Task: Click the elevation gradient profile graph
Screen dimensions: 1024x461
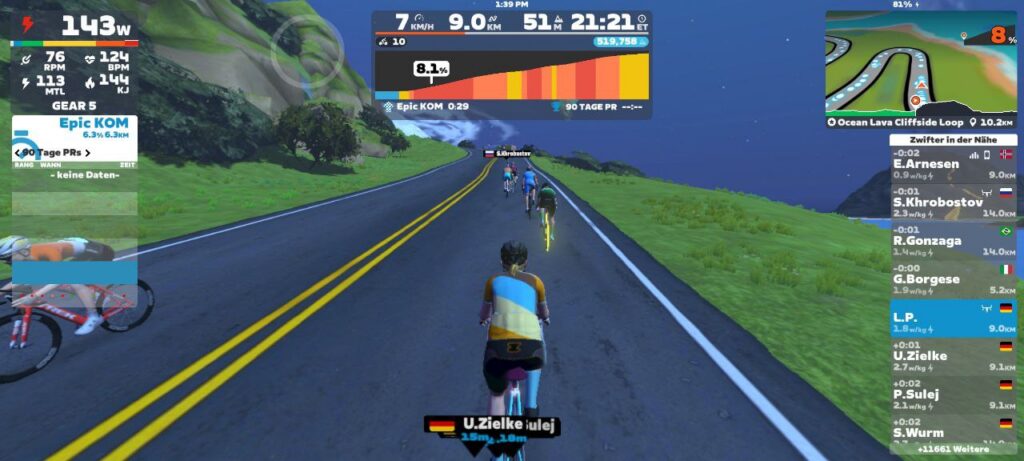Action: [x=511, y=75]
